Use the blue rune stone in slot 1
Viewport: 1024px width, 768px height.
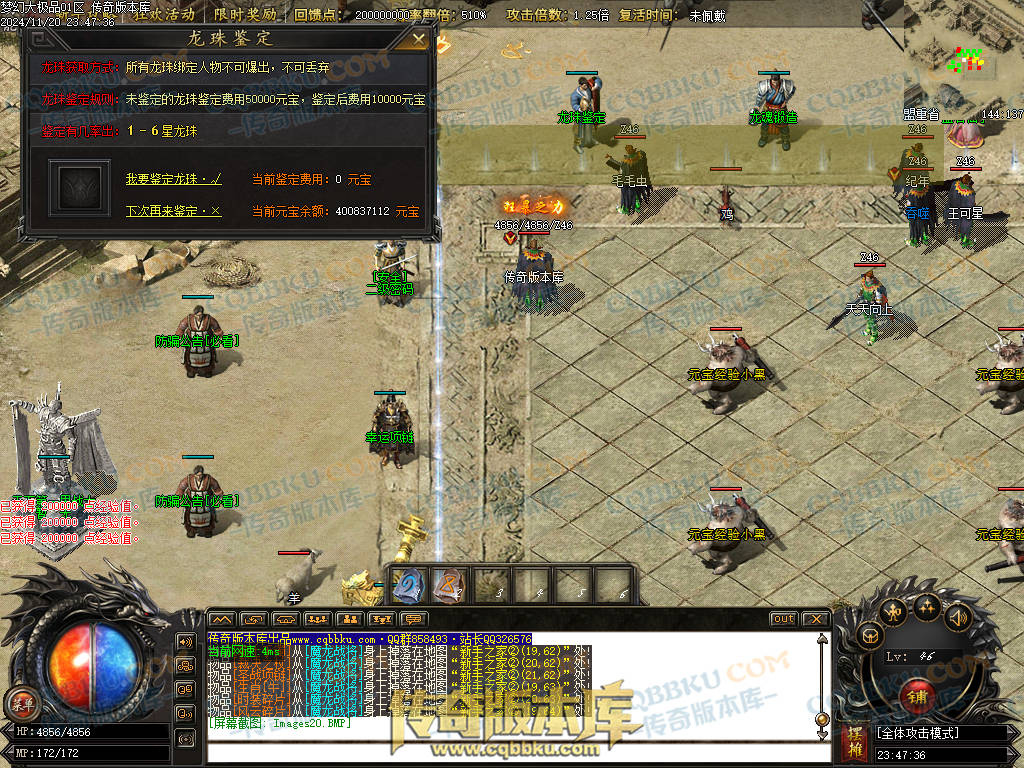point(407,585)
